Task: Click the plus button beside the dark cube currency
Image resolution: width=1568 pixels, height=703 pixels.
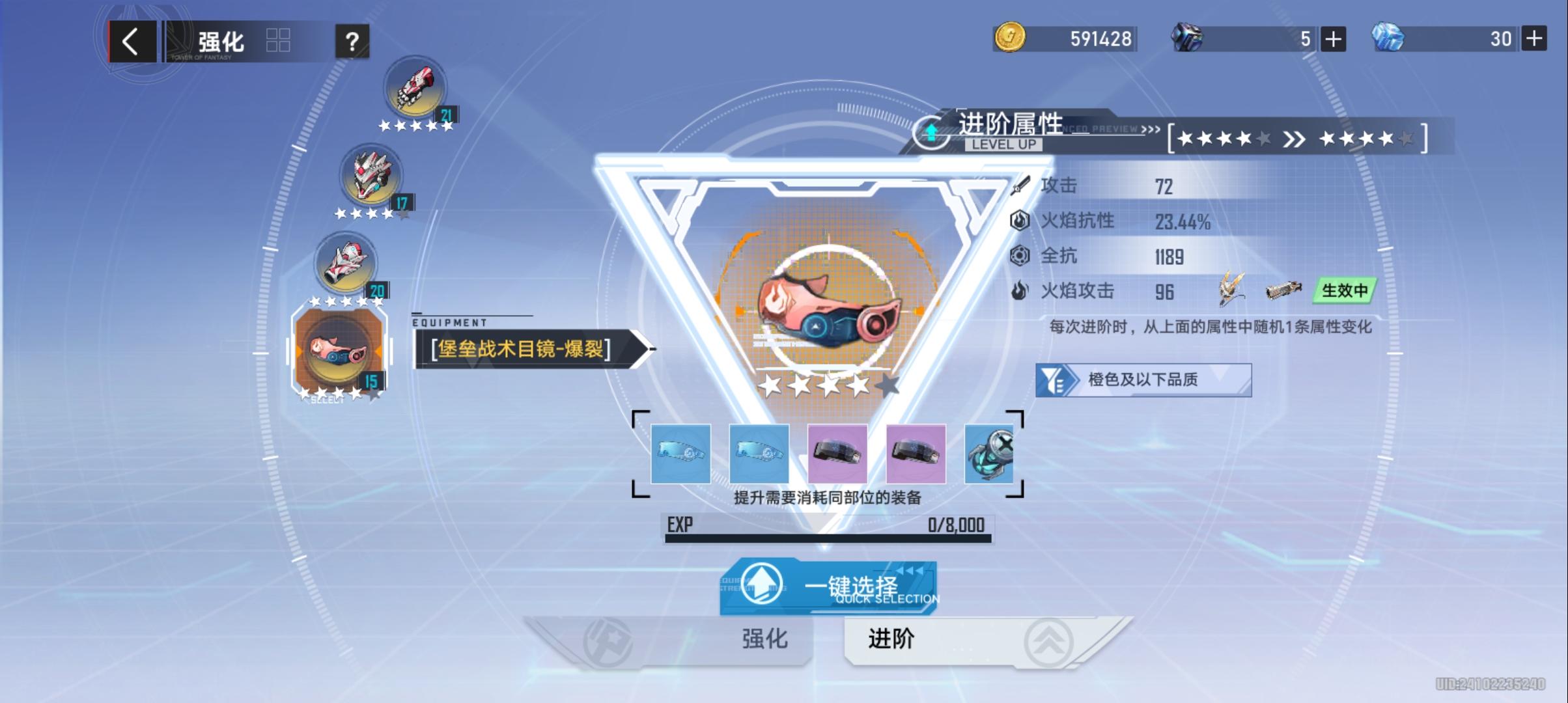Action: click(x=1332, y=39)
